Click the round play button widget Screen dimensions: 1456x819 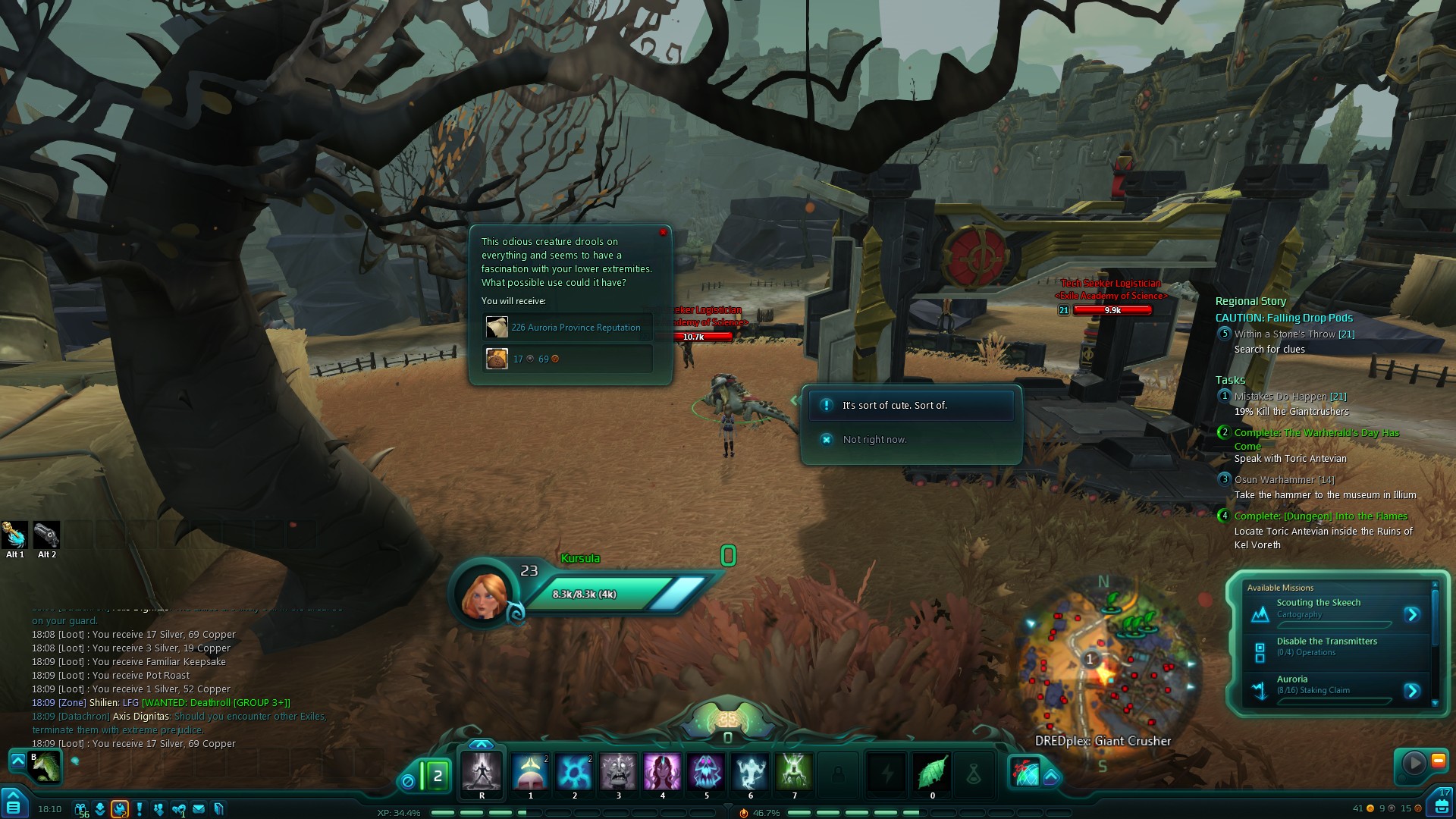coord(1414,762)
